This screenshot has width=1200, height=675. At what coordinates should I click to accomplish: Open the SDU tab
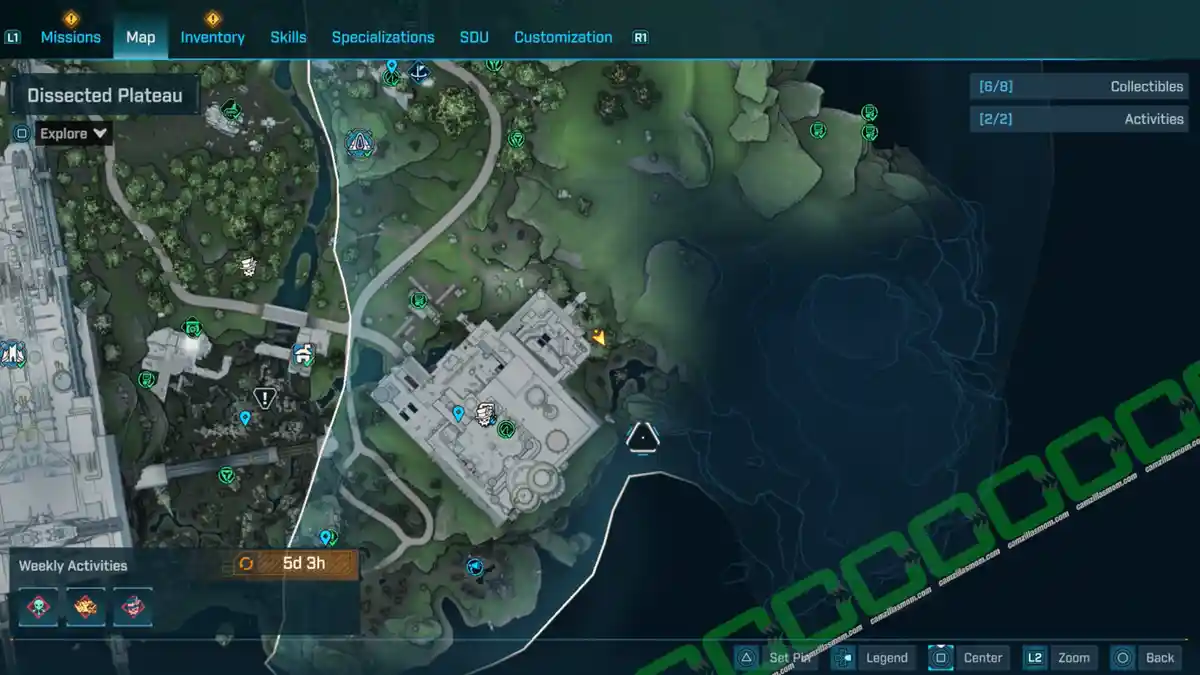[x=474, y=37]
